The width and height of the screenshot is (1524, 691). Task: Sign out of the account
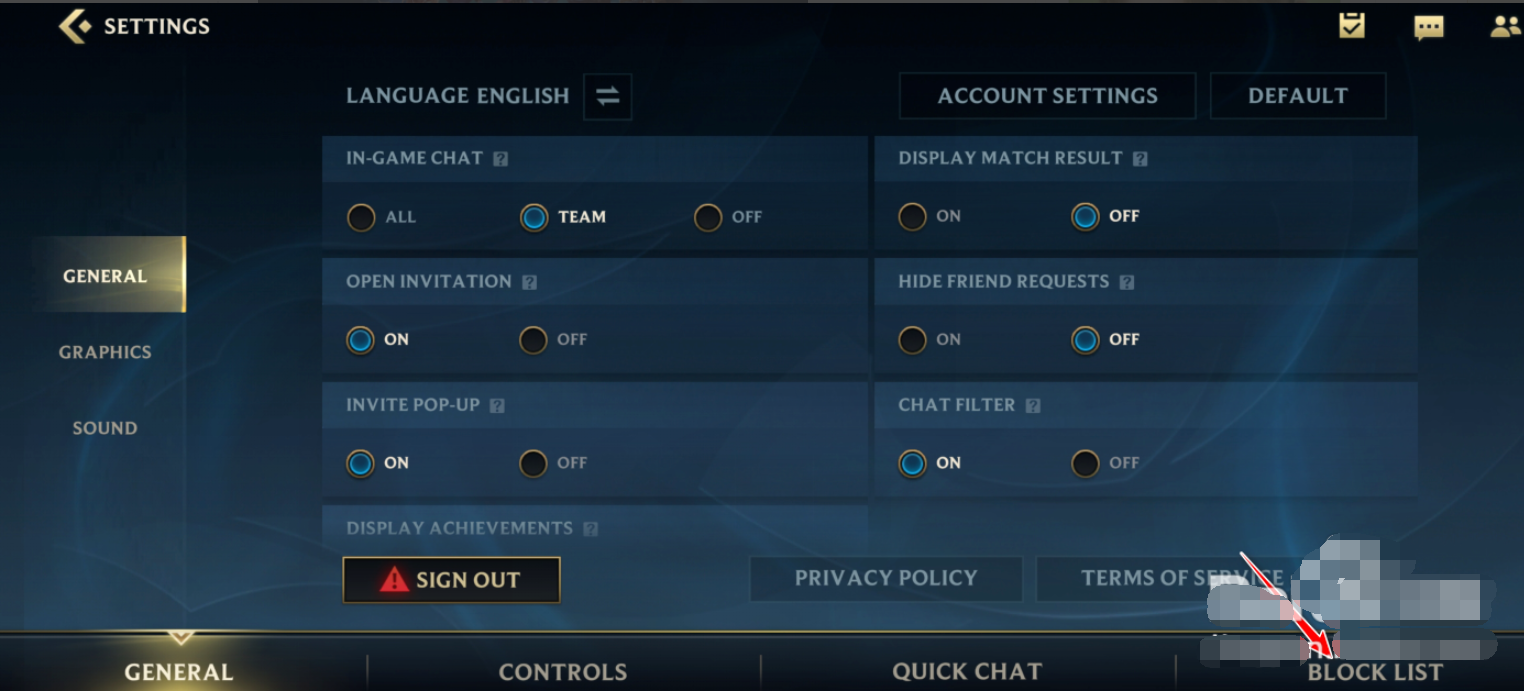click(x=451, y=580)
